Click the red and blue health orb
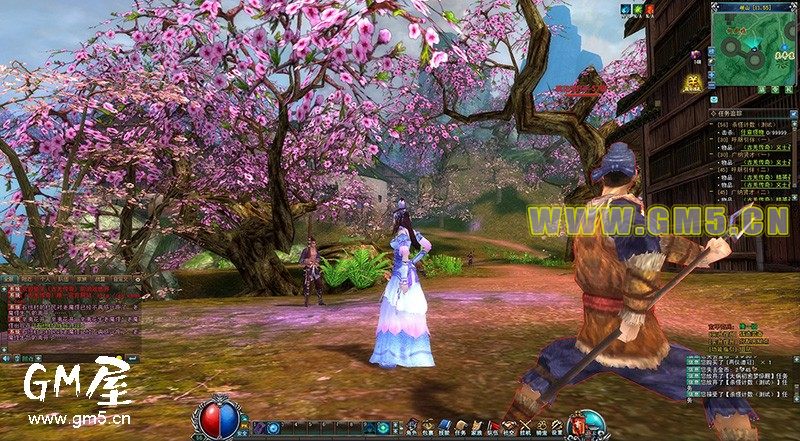Screen dimensions: 800x441 click(x=216, y=417)
